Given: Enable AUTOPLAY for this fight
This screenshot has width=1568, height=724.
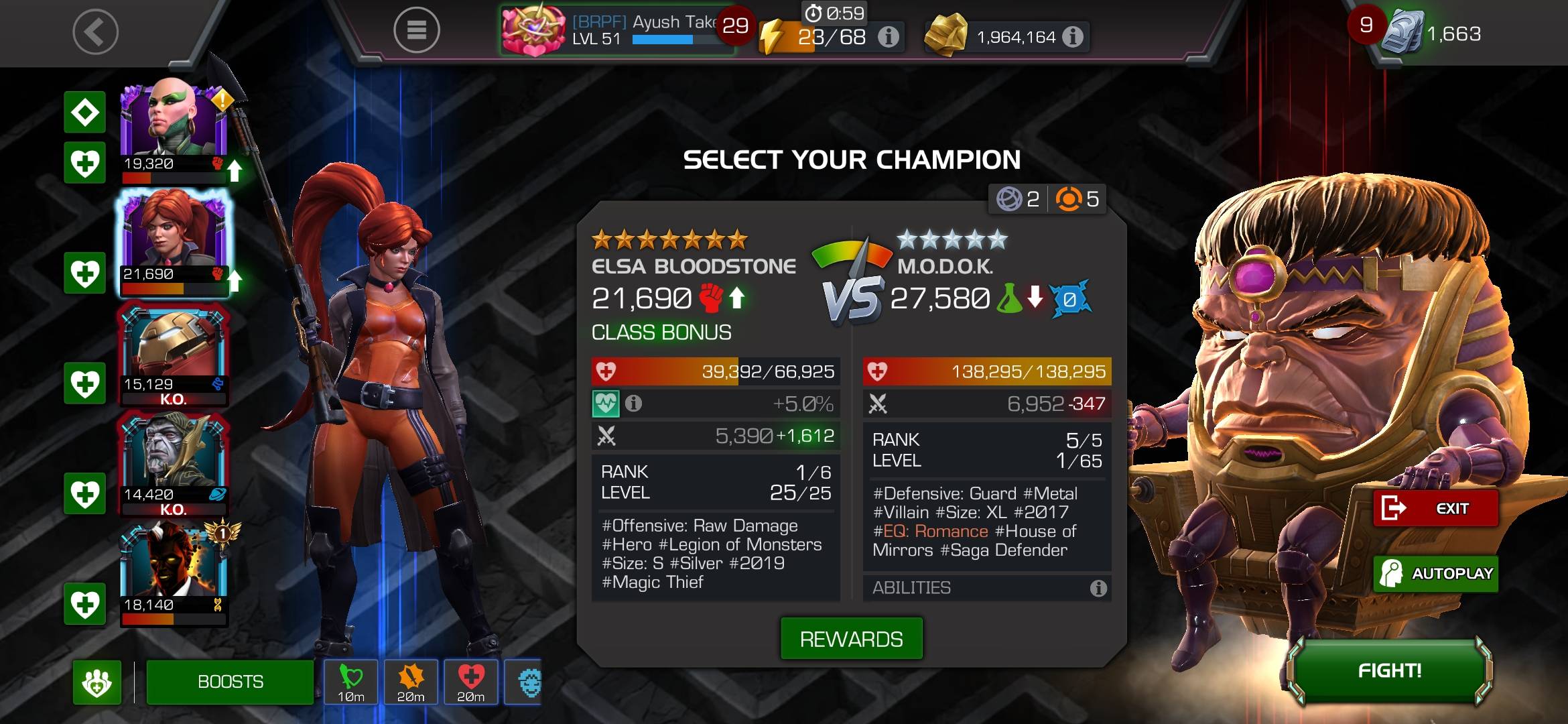Looking at the screenshot, I should tap(1435, 574).
